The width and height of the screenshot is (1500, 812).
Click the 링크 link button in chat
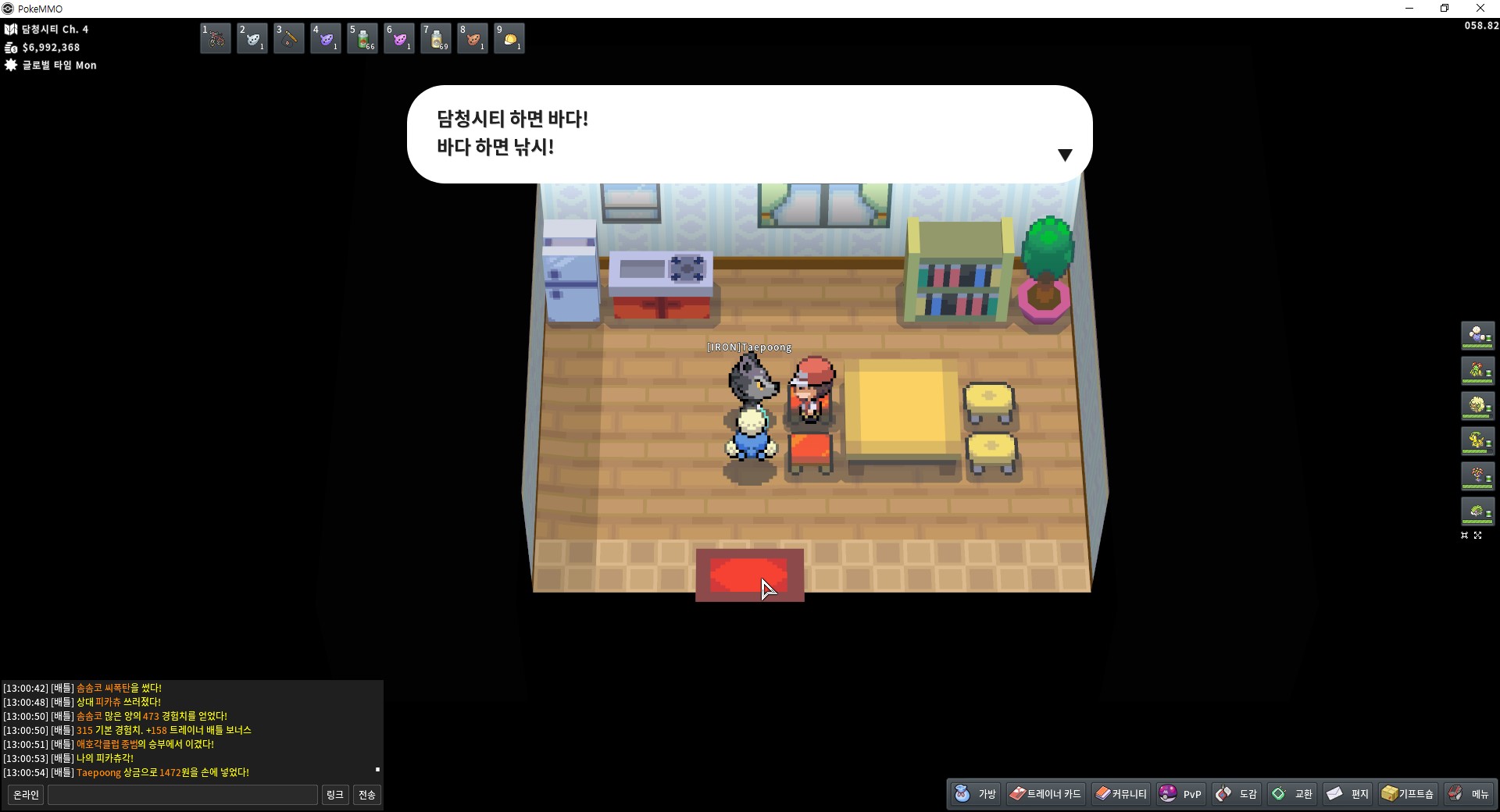coord(334,795)
